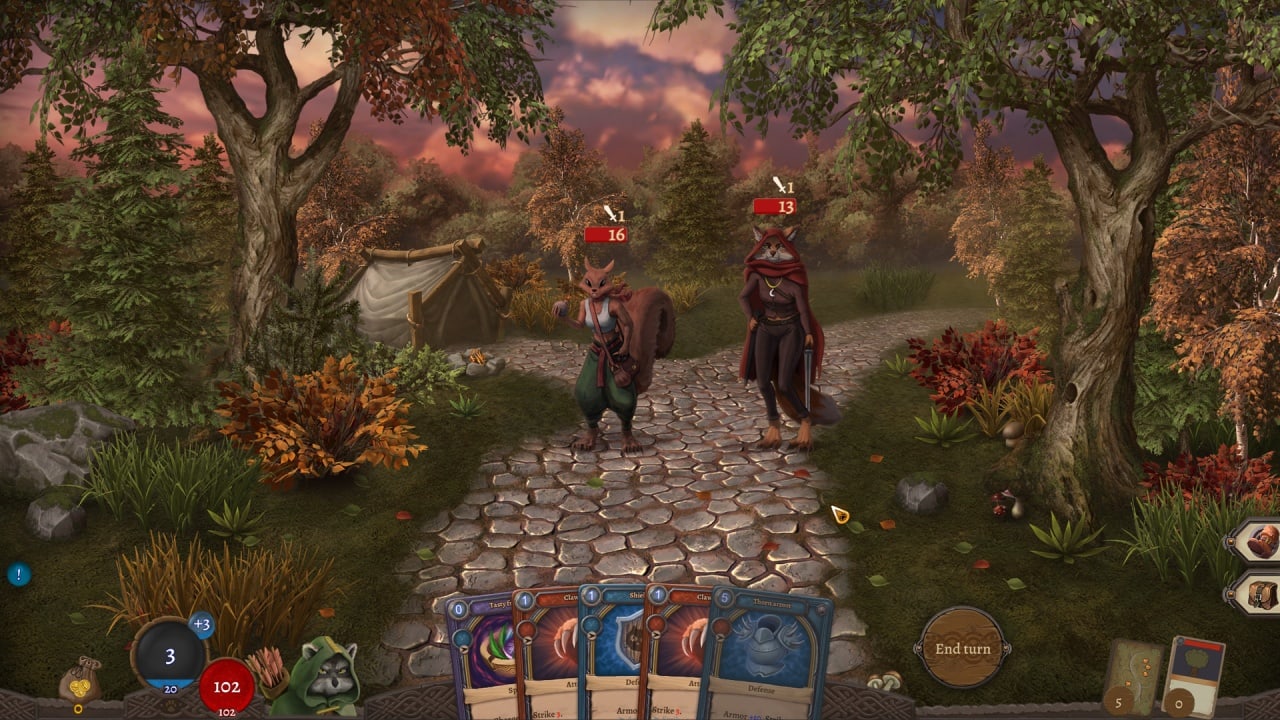The width and height of the screenshot is (1280, 720).
Task: Open the boot equipment side tab
Action: 1258,542
